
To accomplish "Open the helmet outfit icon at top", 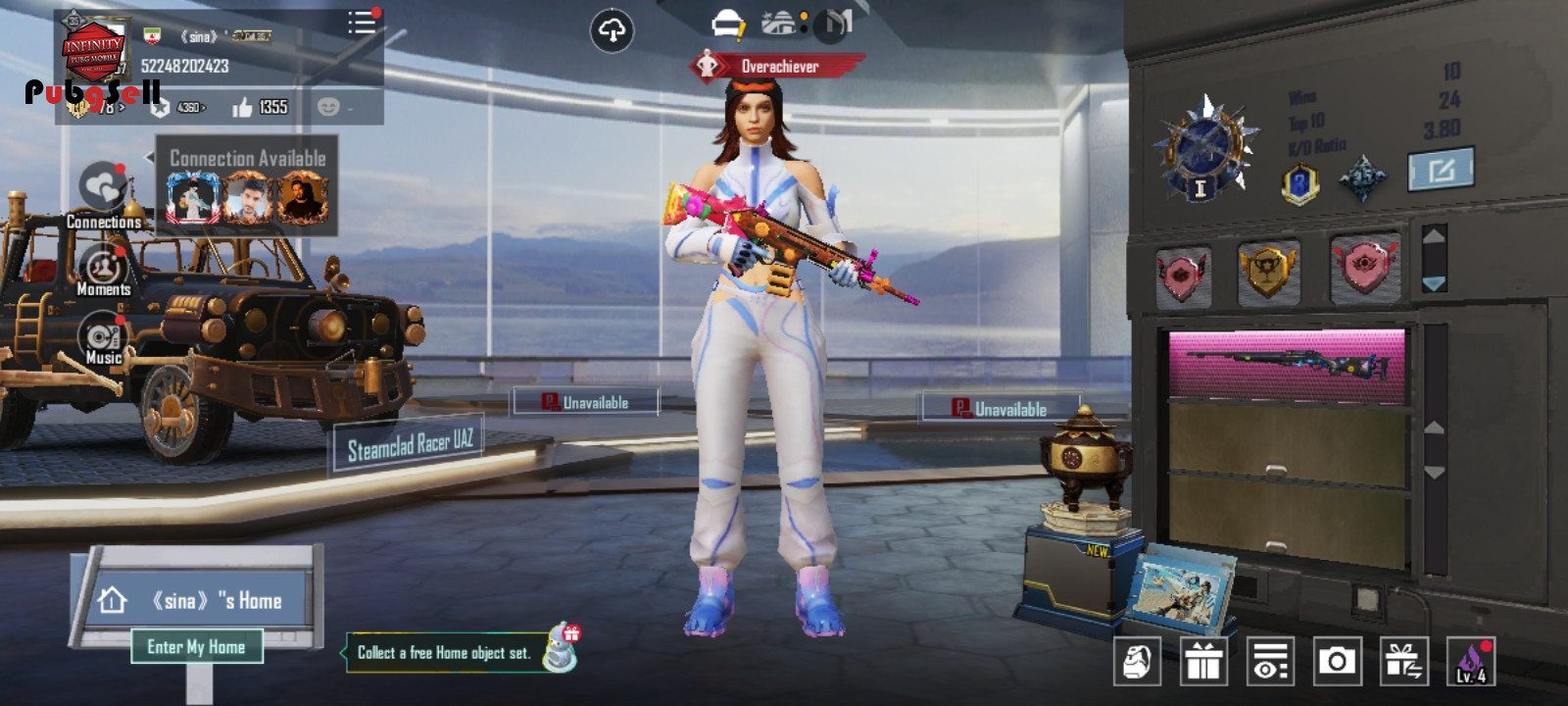I will pyautogui.click(x=727, y=24).
